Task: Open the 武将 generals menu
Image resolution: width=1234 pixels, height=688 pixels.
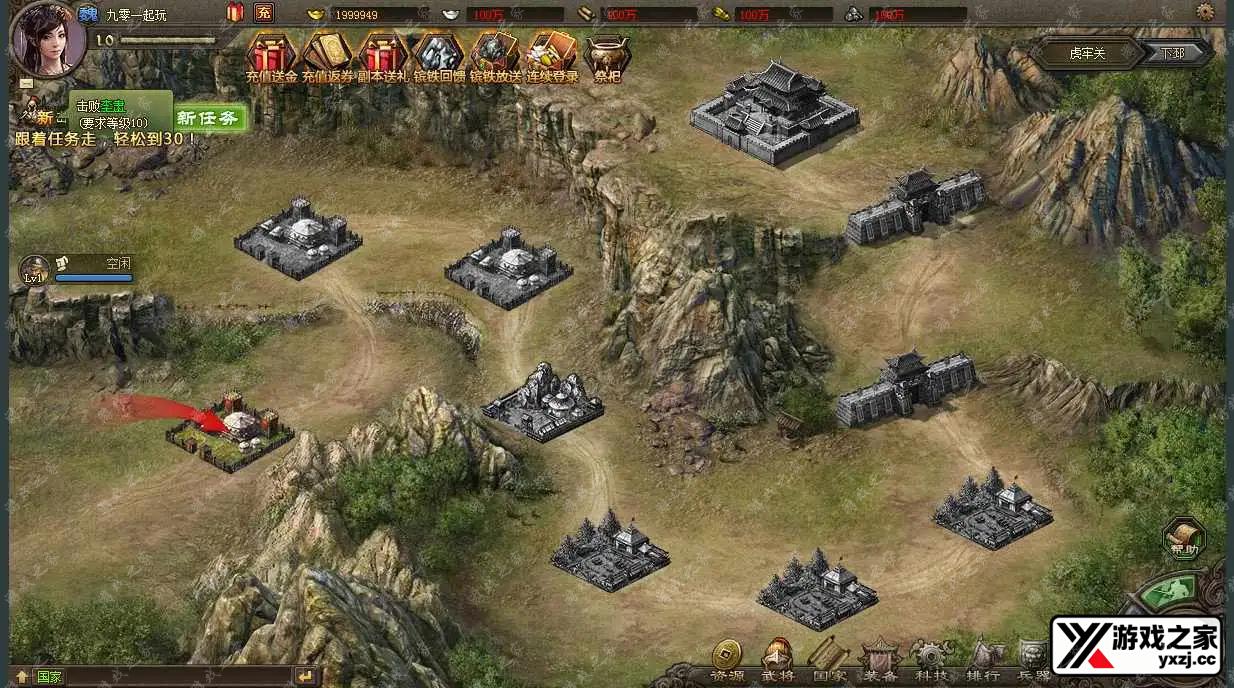Action: [x=778, y=660]
